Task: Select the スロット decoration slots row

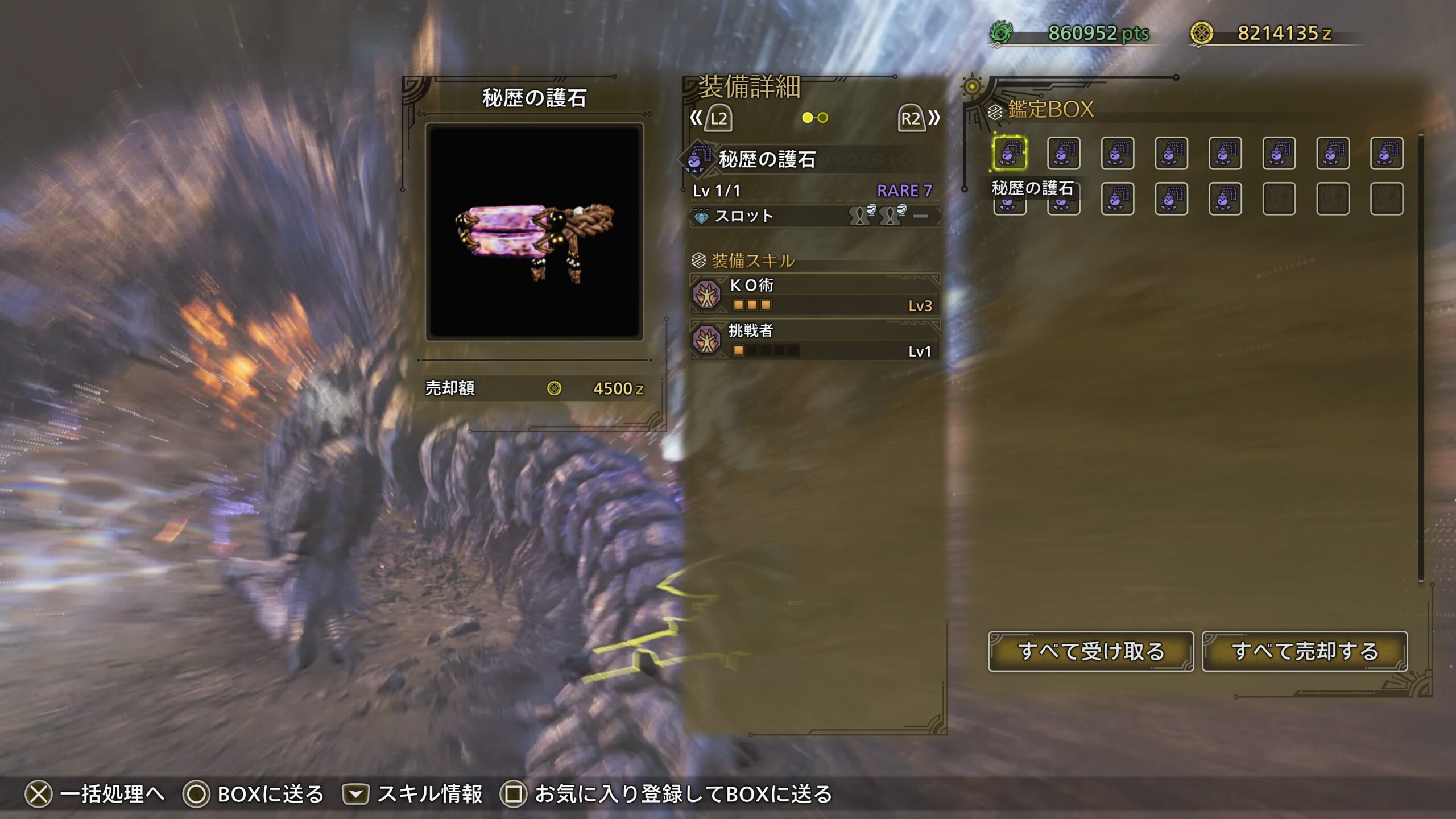Action: tap(814, 216)
